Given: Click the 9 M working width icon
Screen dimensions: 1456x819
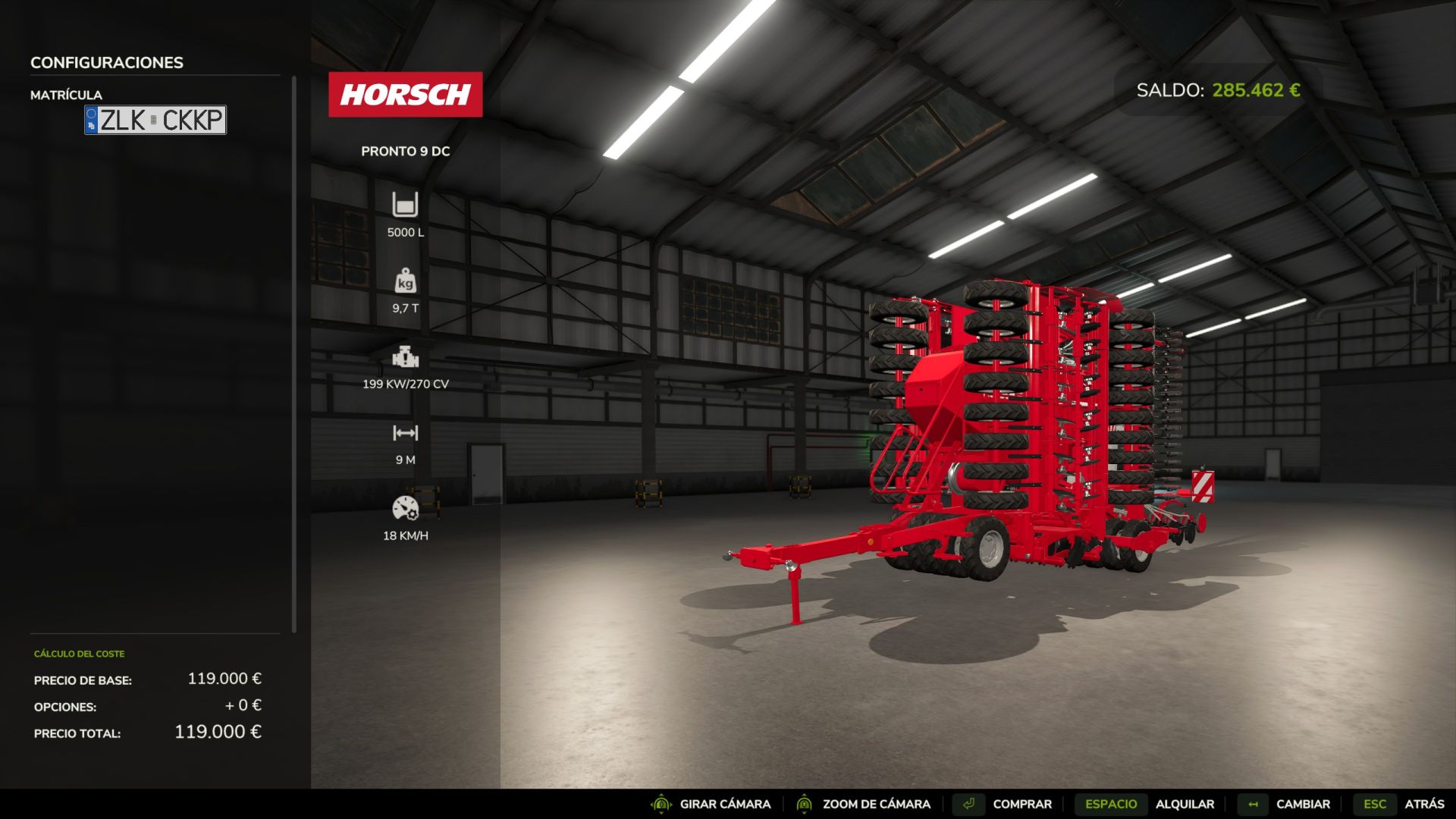Looking at the screenshot, I should tap(406, 433).
